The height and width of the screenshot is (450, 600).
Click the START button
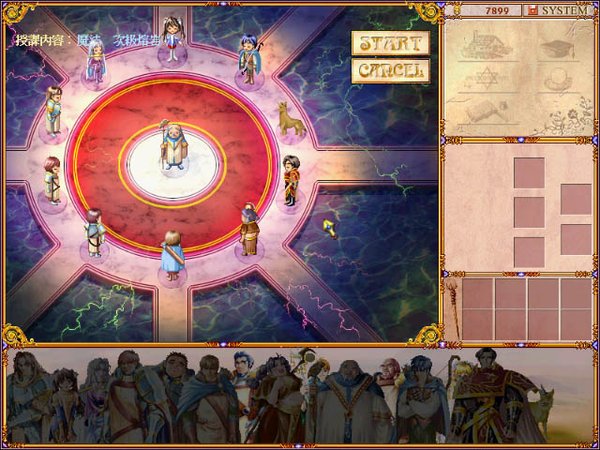pos(390,44)
